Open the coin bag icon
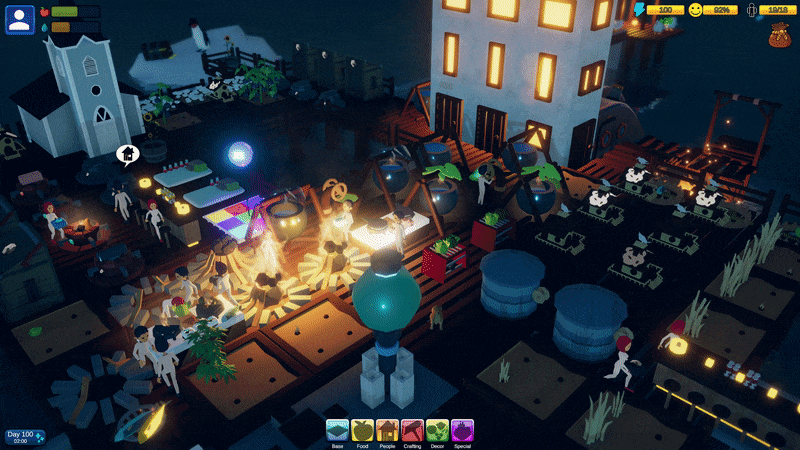800x450 pixels. pyautogui.click(x=780, y=37)
